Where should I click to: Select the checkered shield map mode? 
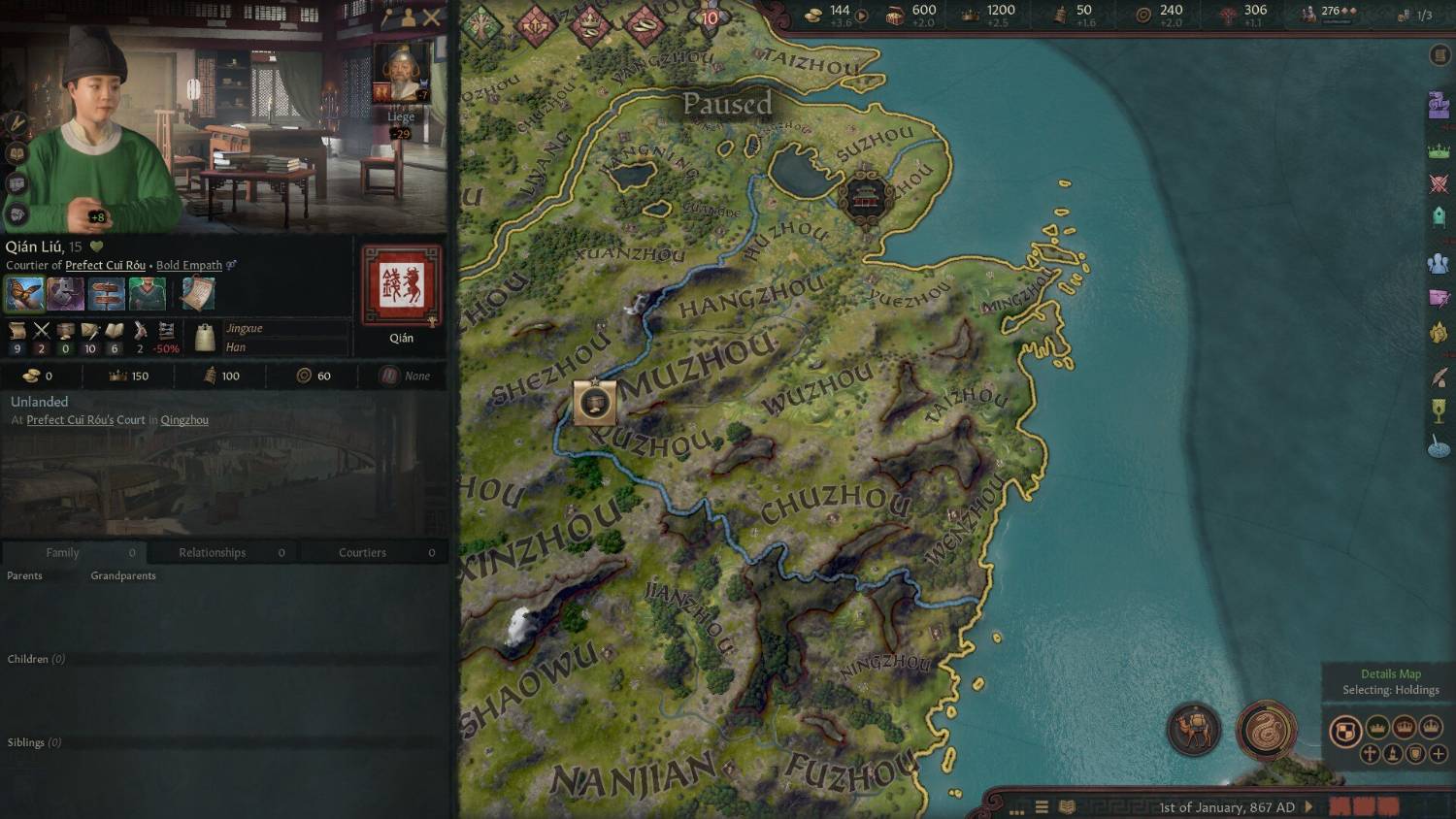click(1345, 732)
